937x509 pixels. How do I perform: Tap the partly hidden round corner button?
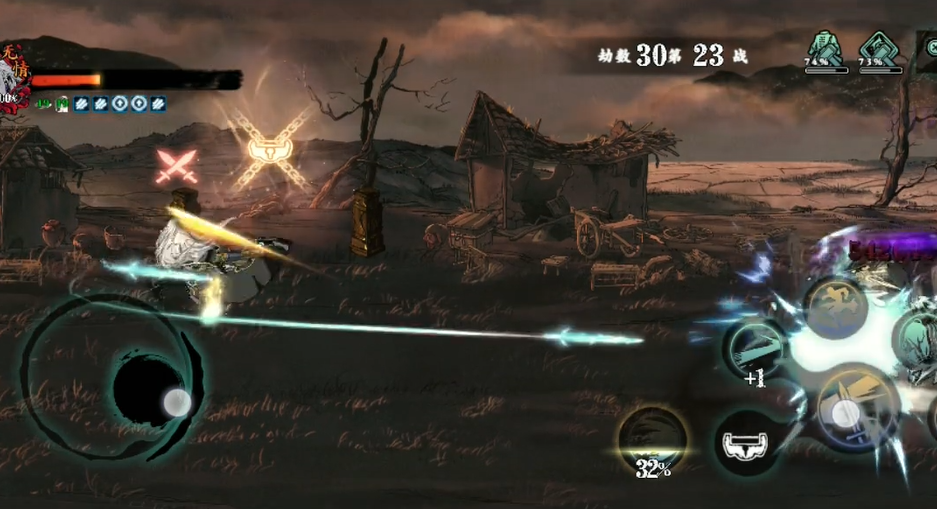(929, 45)
